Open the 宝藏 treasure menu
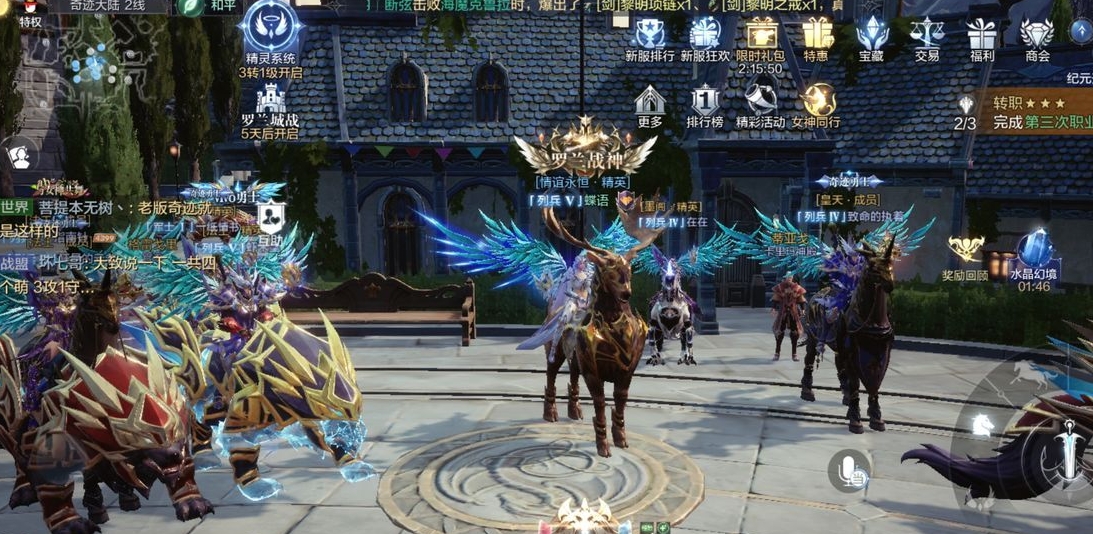 [872, 36]
